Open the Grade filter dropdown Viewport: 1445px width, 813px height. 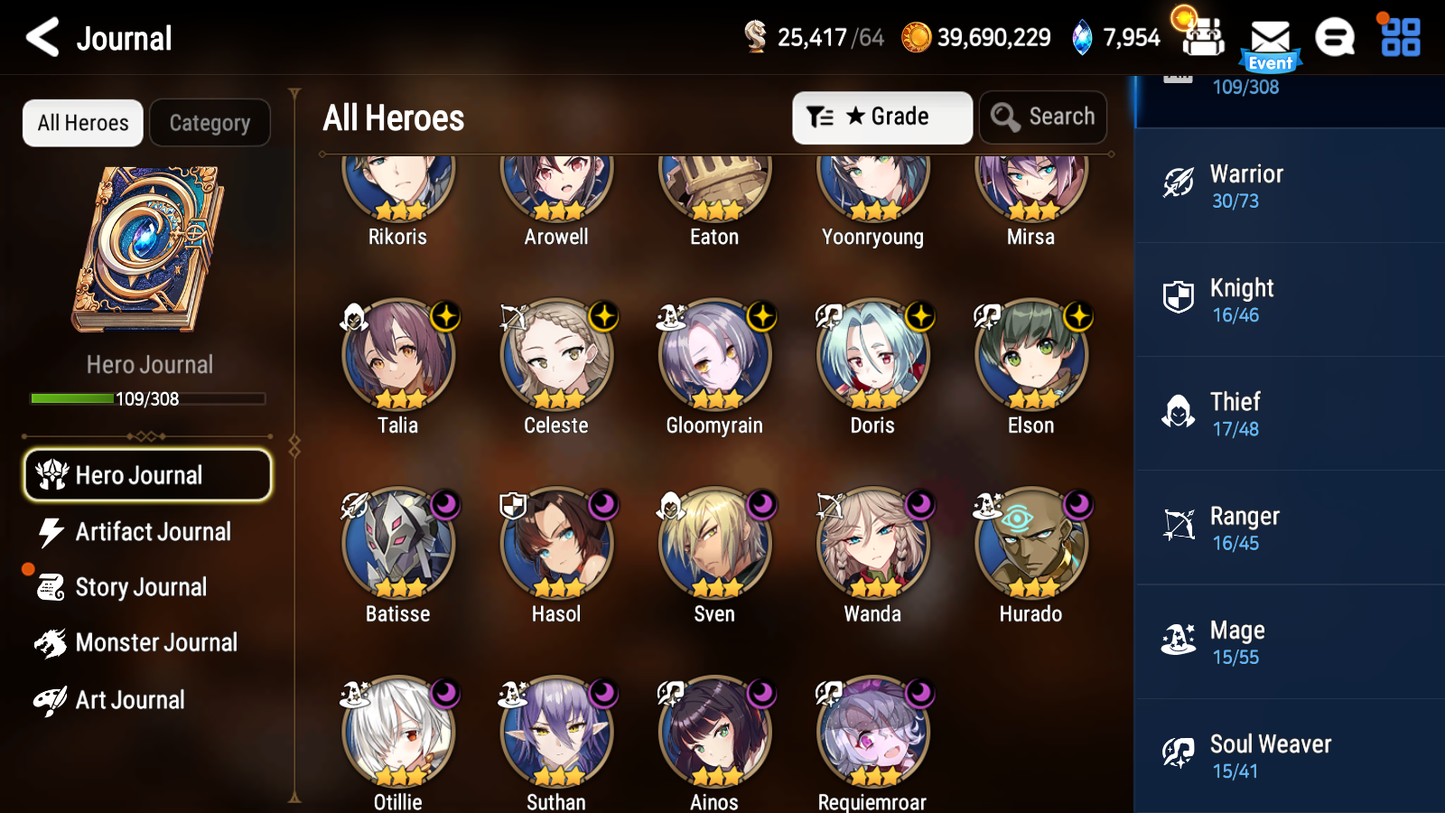882,117
